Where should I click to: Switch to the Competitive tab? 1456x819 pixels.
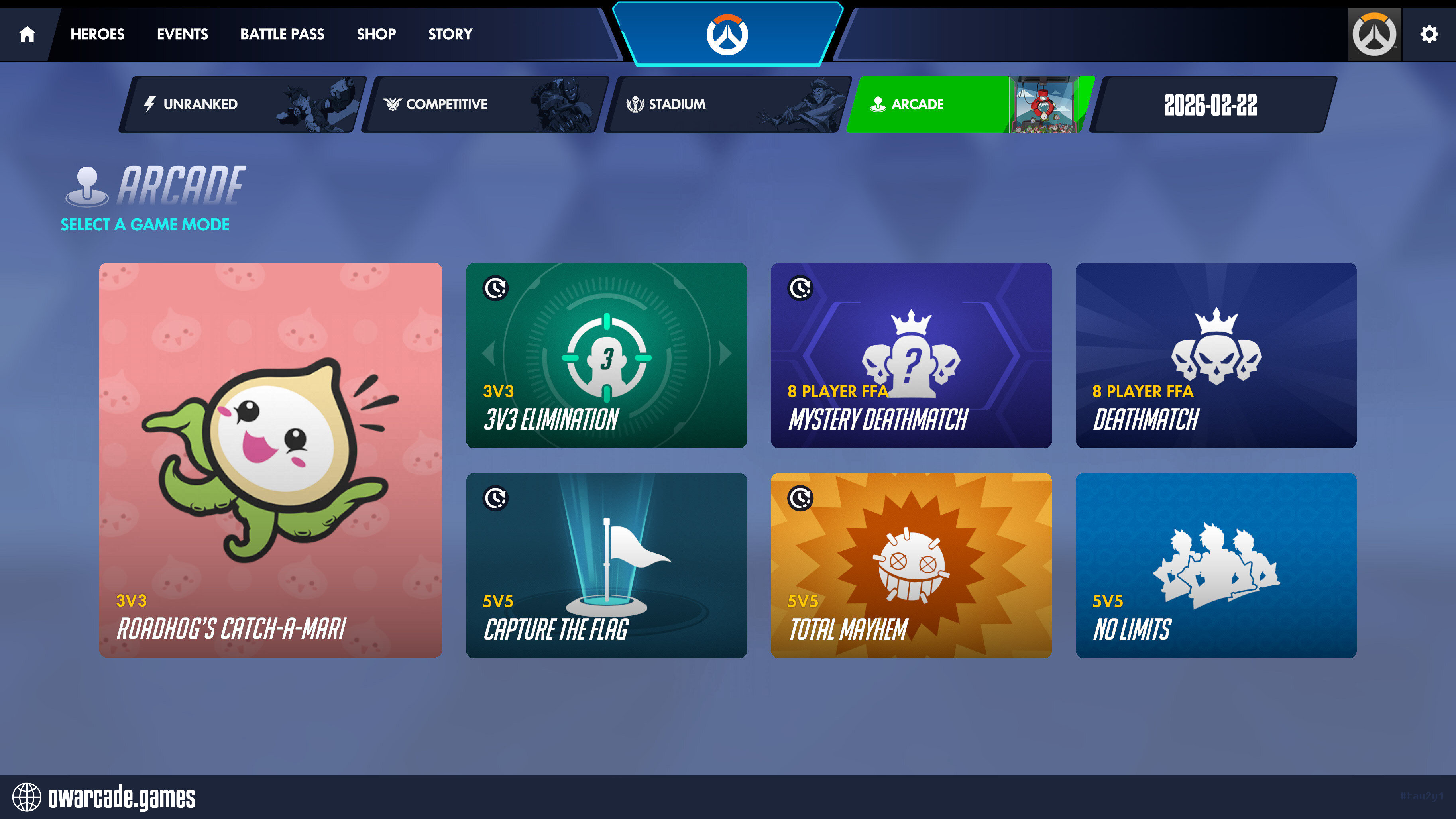coord(485,104)
